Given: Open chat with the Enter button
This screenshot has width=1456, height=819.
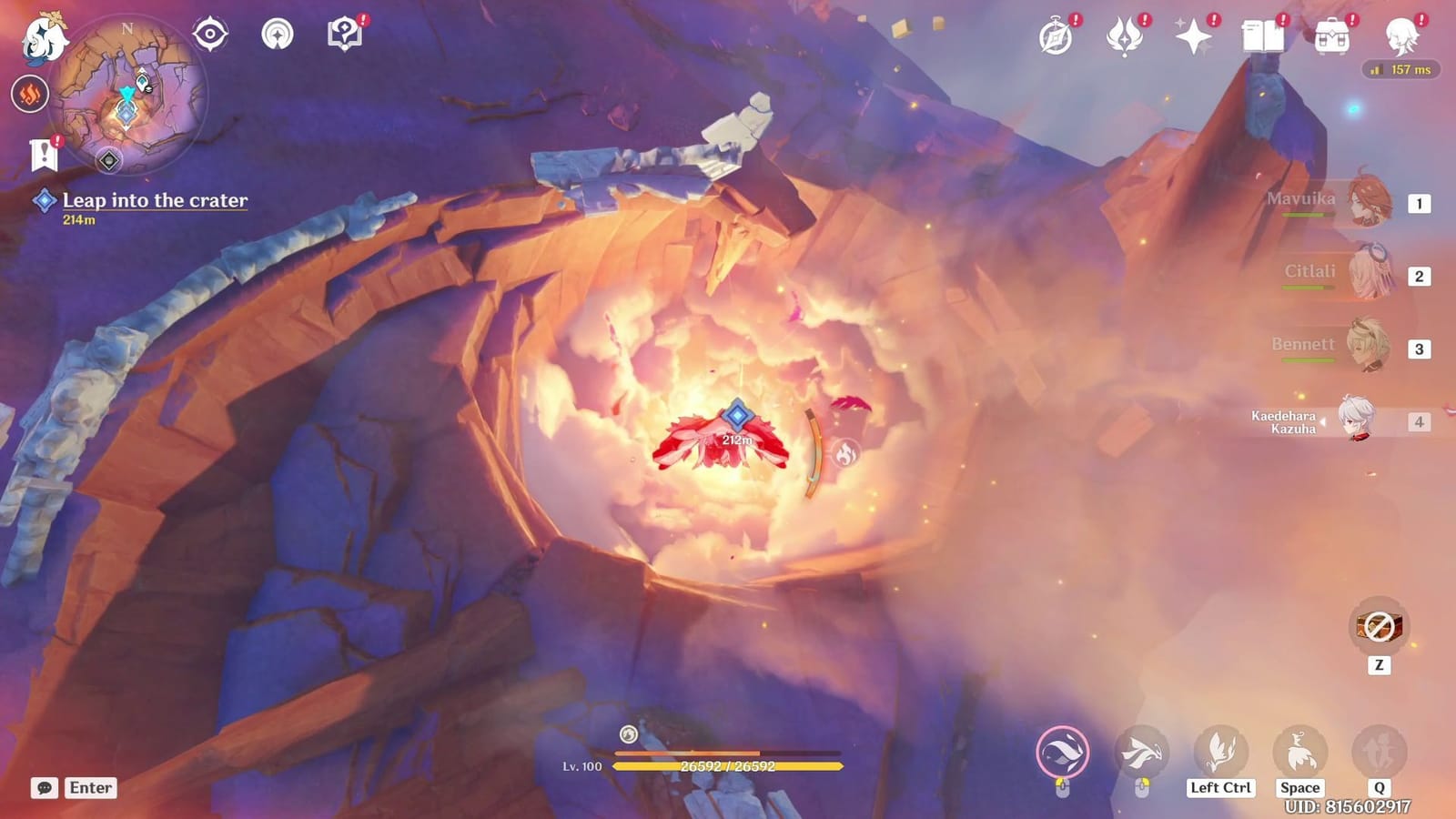Looking at the screenshot, I should click(x=88, y=788).
